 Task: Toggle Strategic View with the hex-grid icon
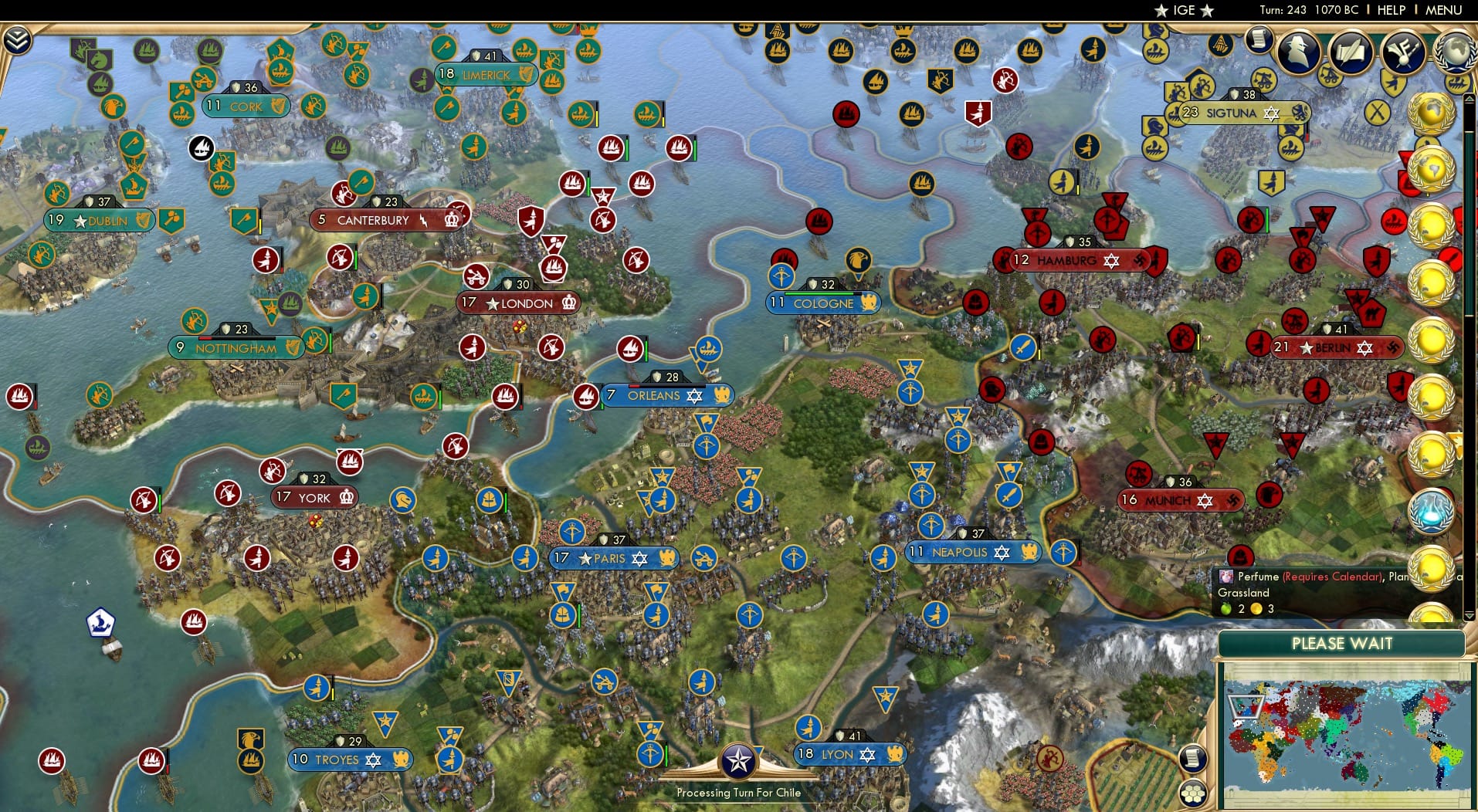pos(1194,795)
